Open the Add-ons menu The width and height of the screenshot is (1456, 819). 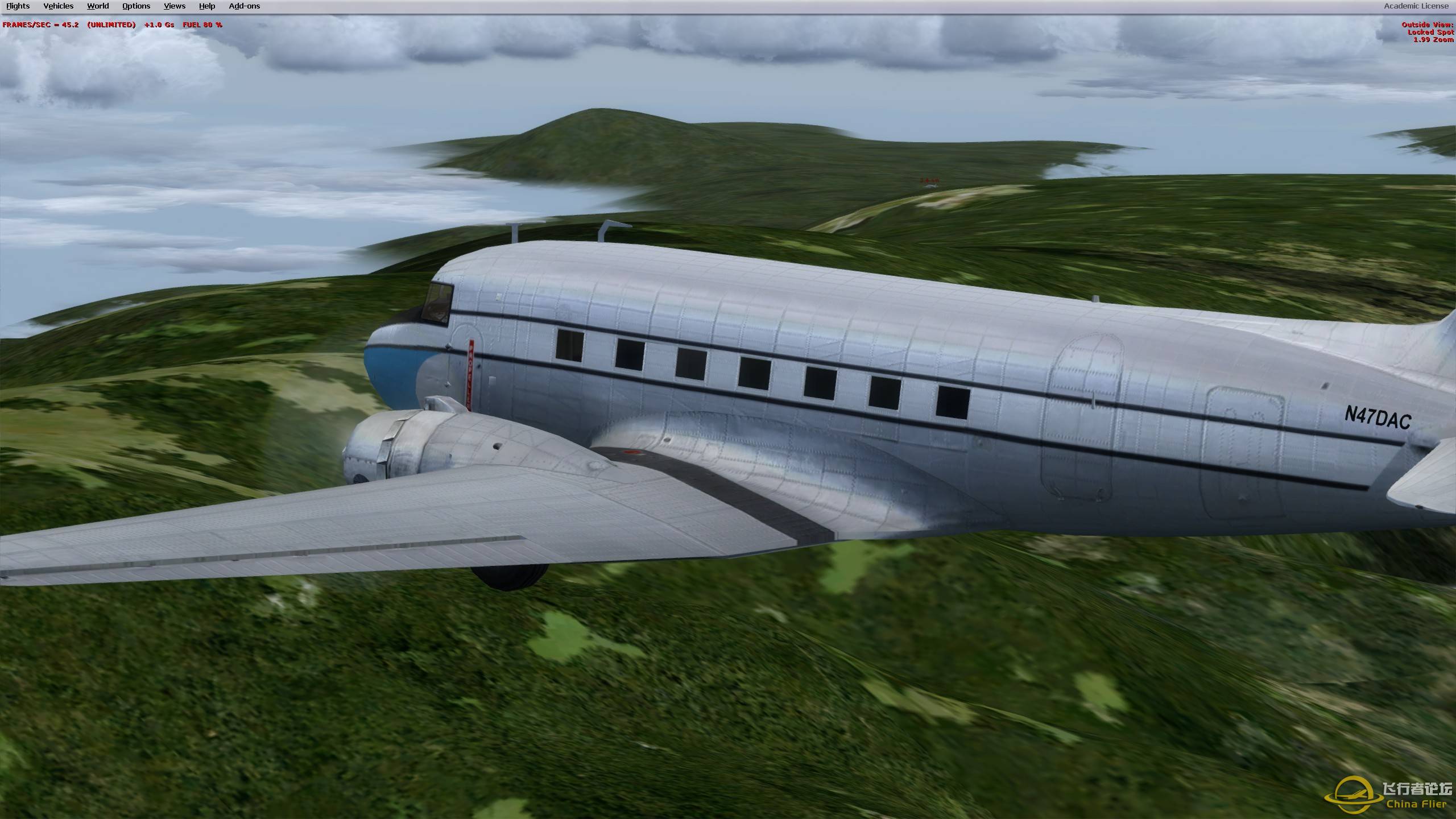[x=243, y=6]
